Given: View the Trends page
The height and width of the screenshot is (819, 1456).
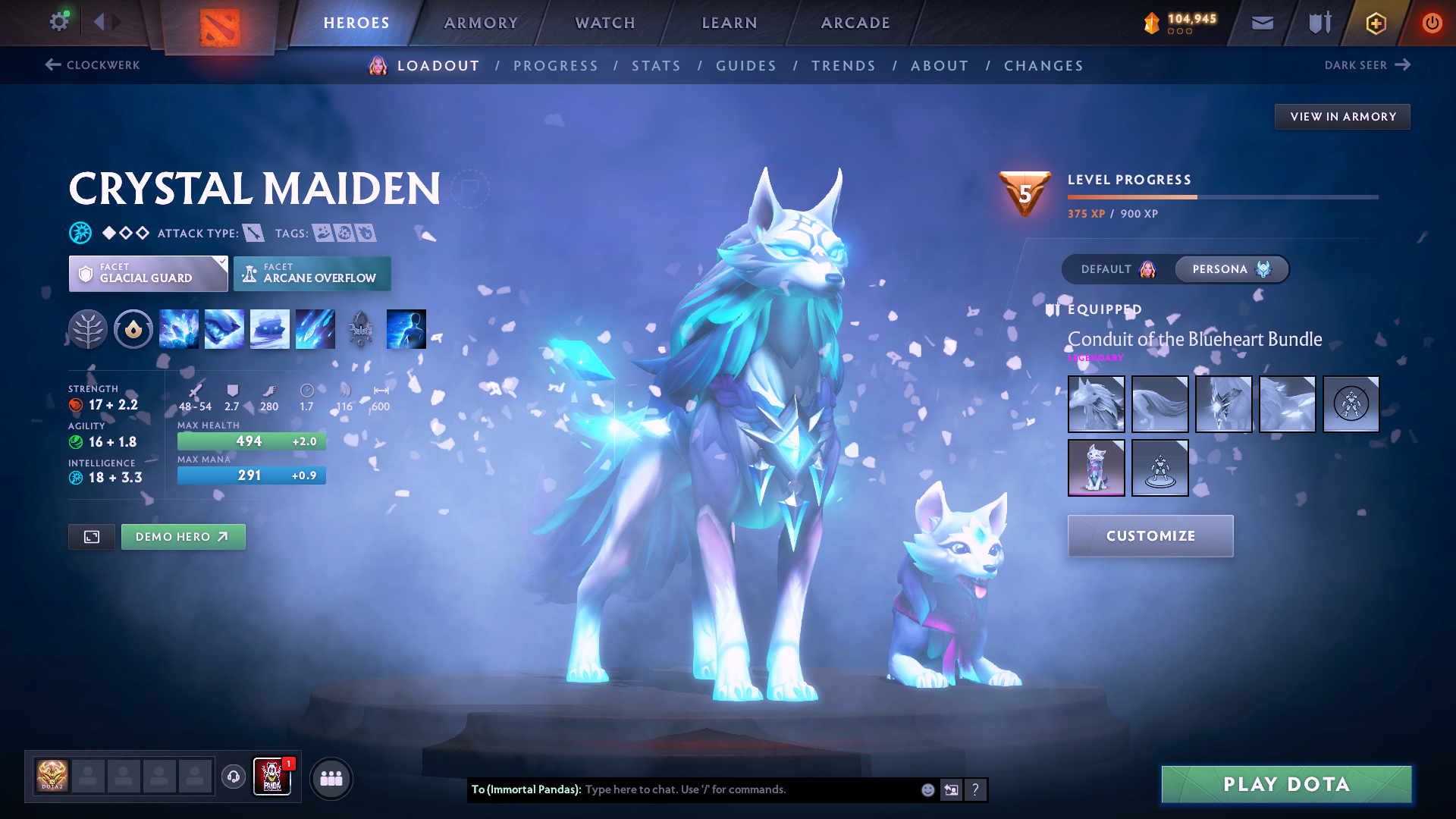Looking at the screenshot, I should [843, 66].
